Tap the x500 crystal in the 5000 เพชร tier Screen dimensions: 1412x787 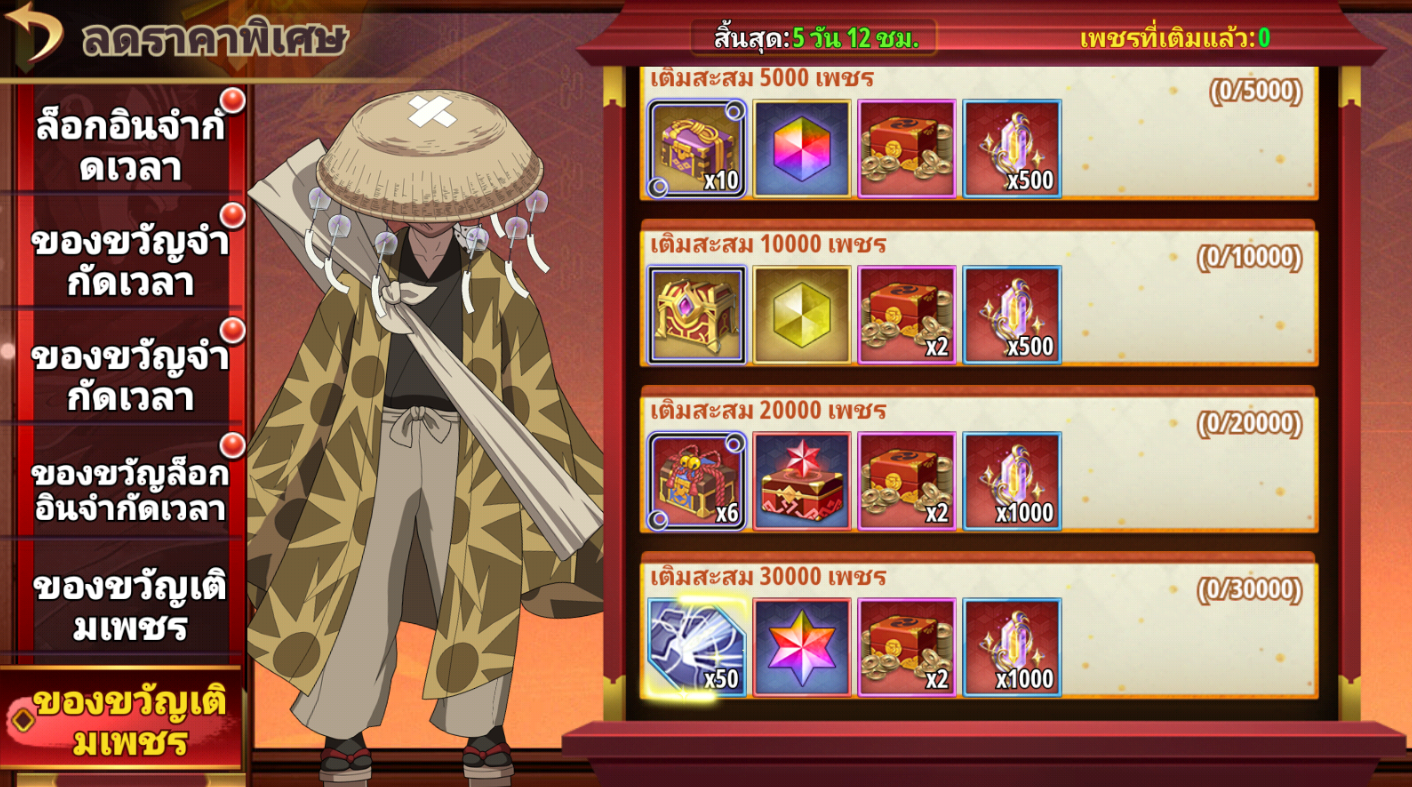coord(1012,149)
